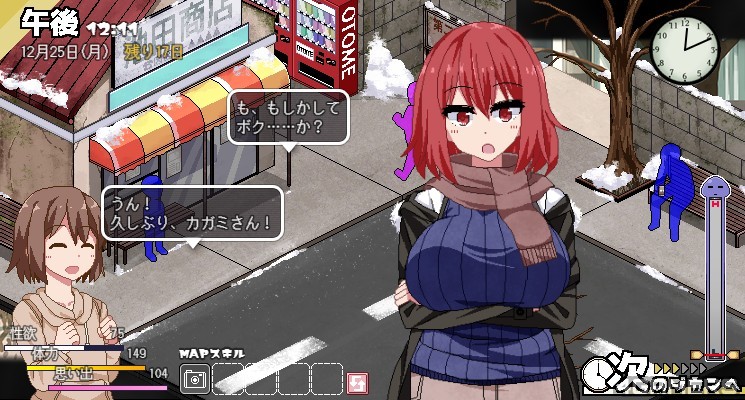The width and height of the screenshot is (745, 400).
Task: Click the red swap arrows skill button
Action: (x=358, y=381)
